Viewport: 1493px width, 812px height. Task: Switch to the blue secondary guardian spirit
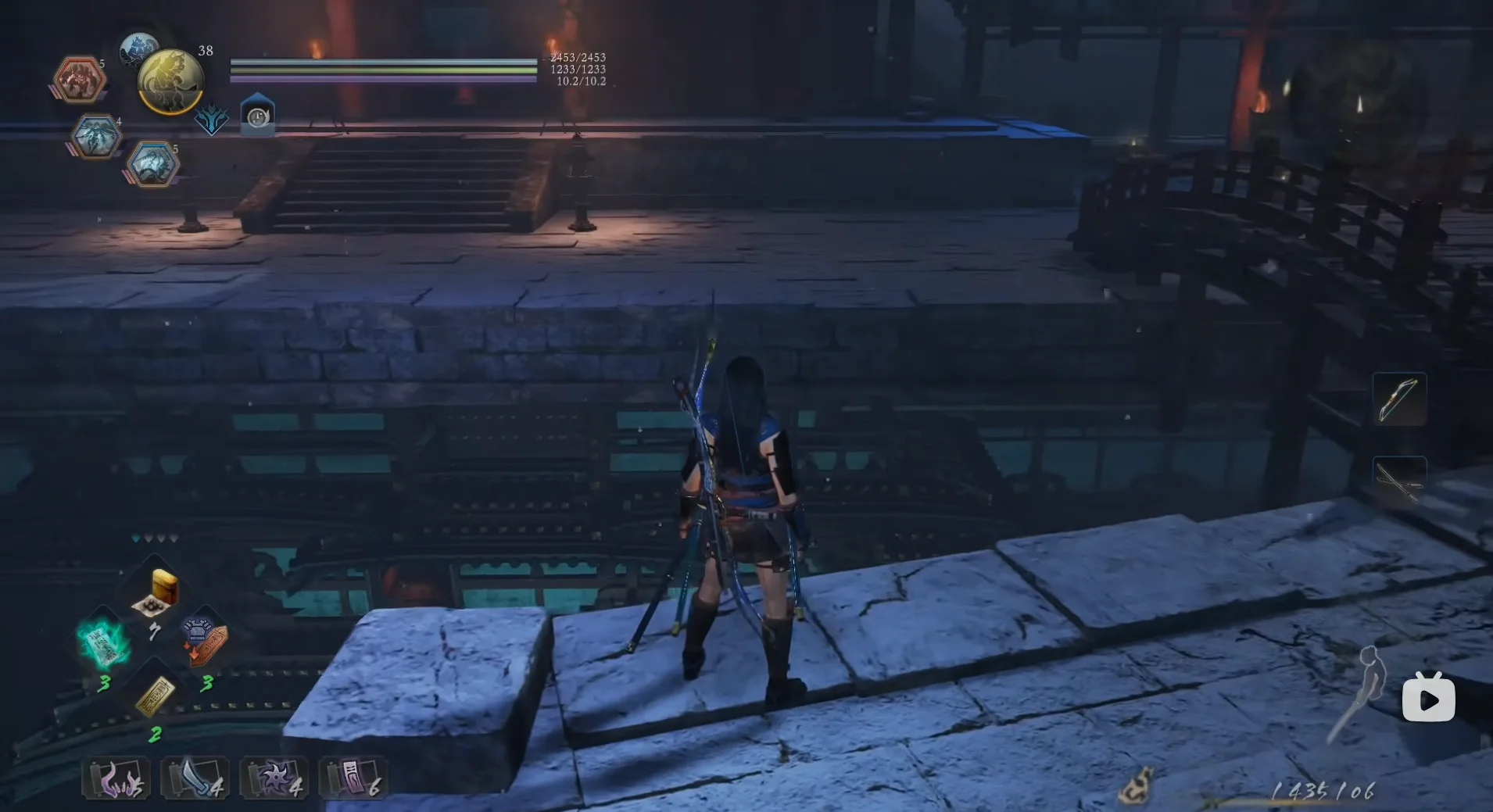138,48
